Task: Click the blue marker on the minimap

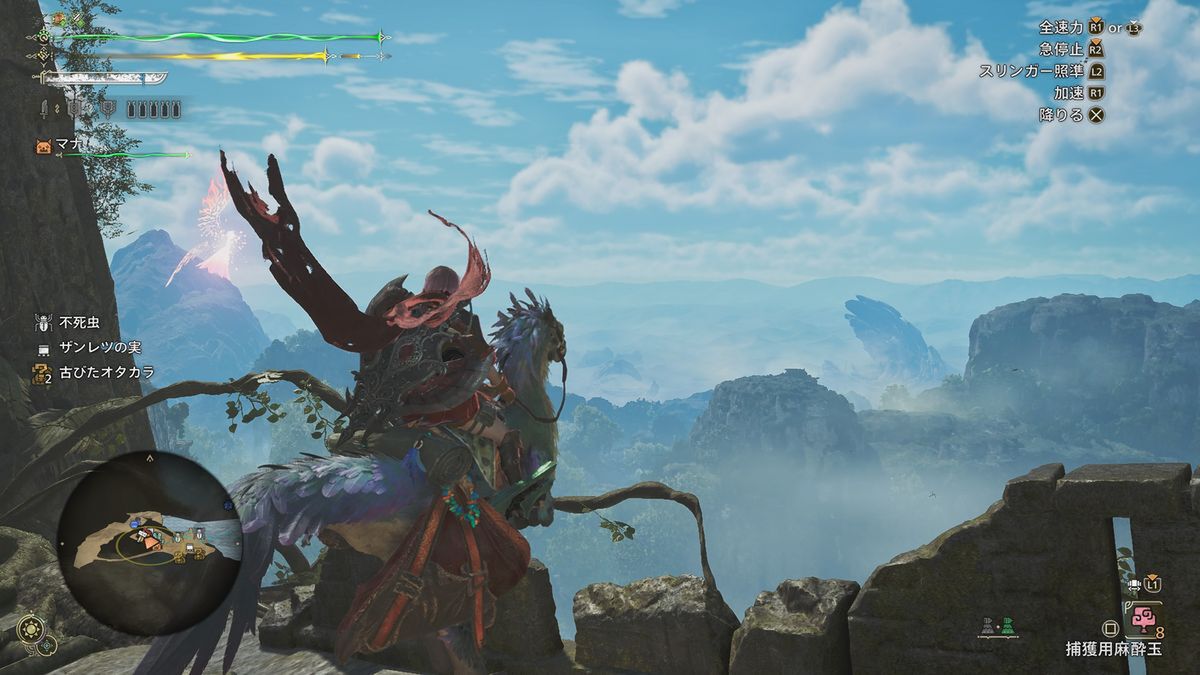Action: (x=134, y=522)
